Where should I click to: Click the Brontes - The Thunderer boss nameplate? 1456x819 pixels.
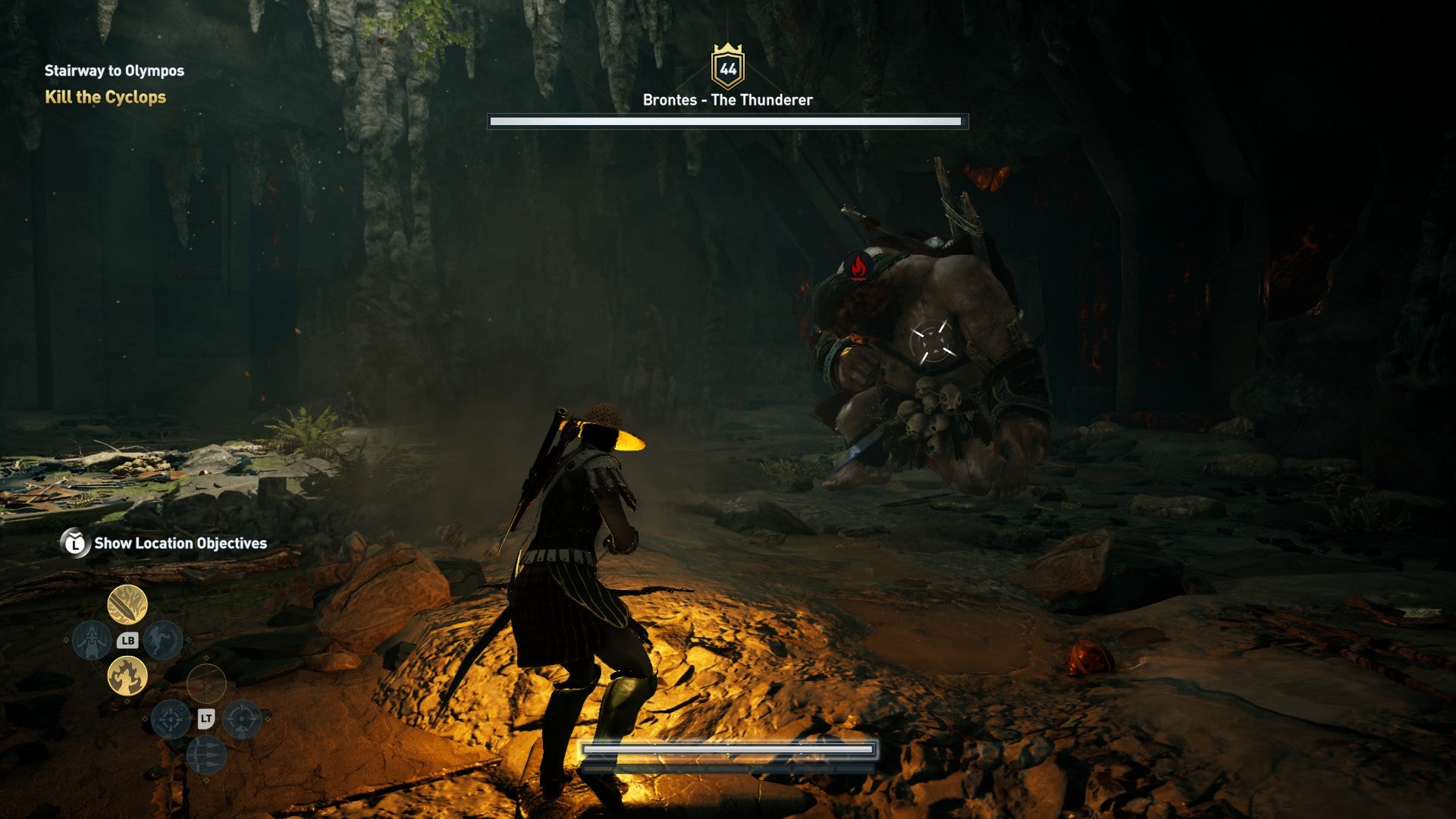coord(726,99)
